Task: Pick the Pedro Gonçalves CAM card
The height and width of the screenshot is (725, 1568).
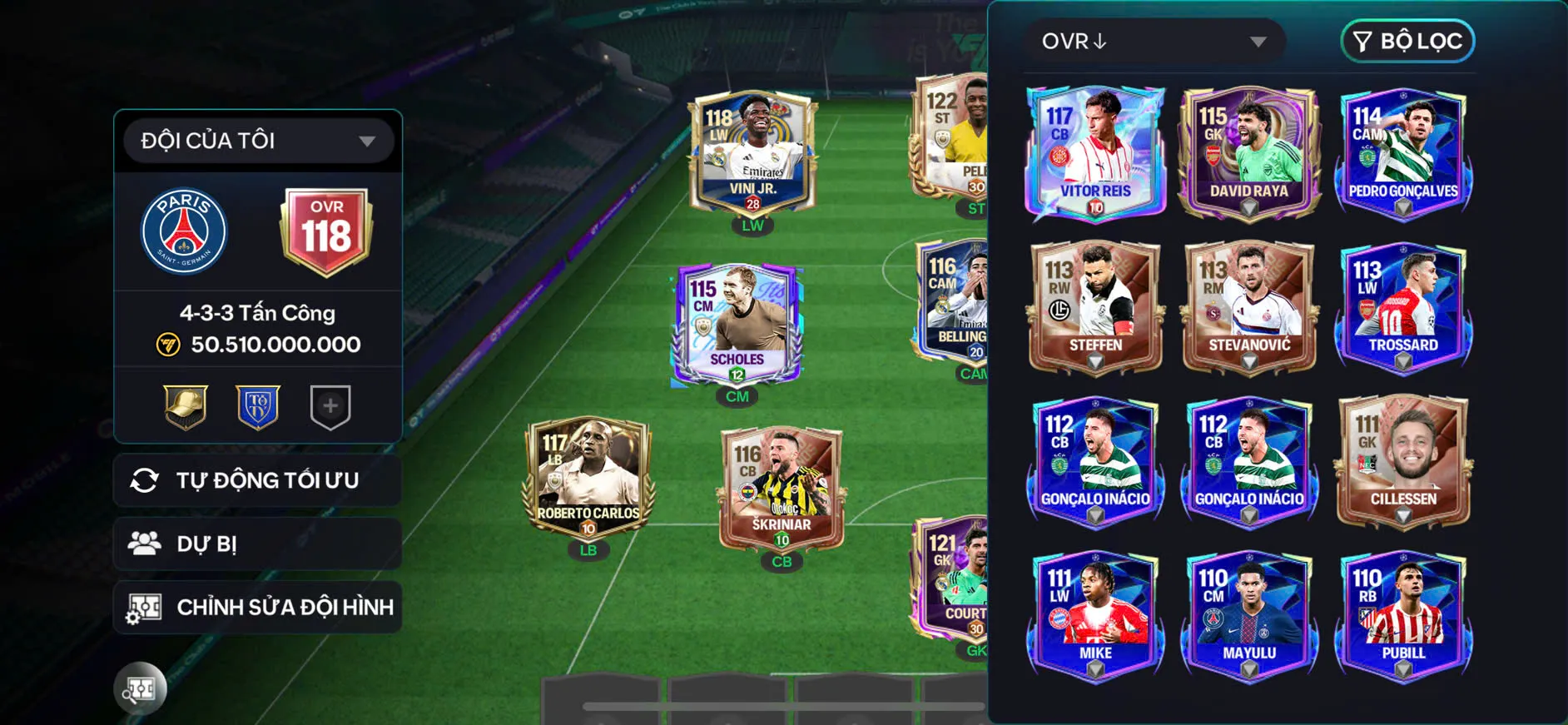Action: tap(1403, 154)
